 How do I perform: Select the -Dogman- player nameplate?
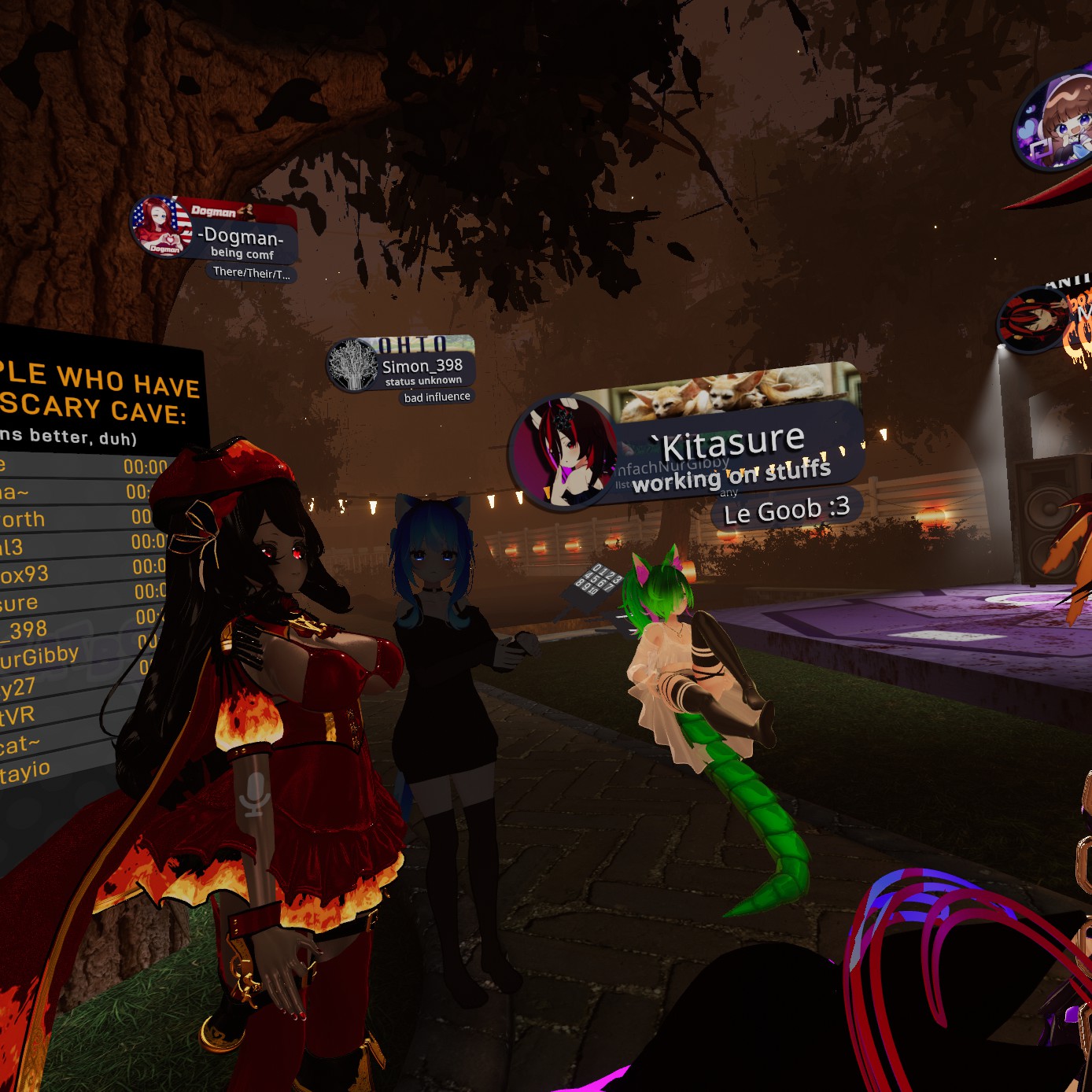pos(240,236)
